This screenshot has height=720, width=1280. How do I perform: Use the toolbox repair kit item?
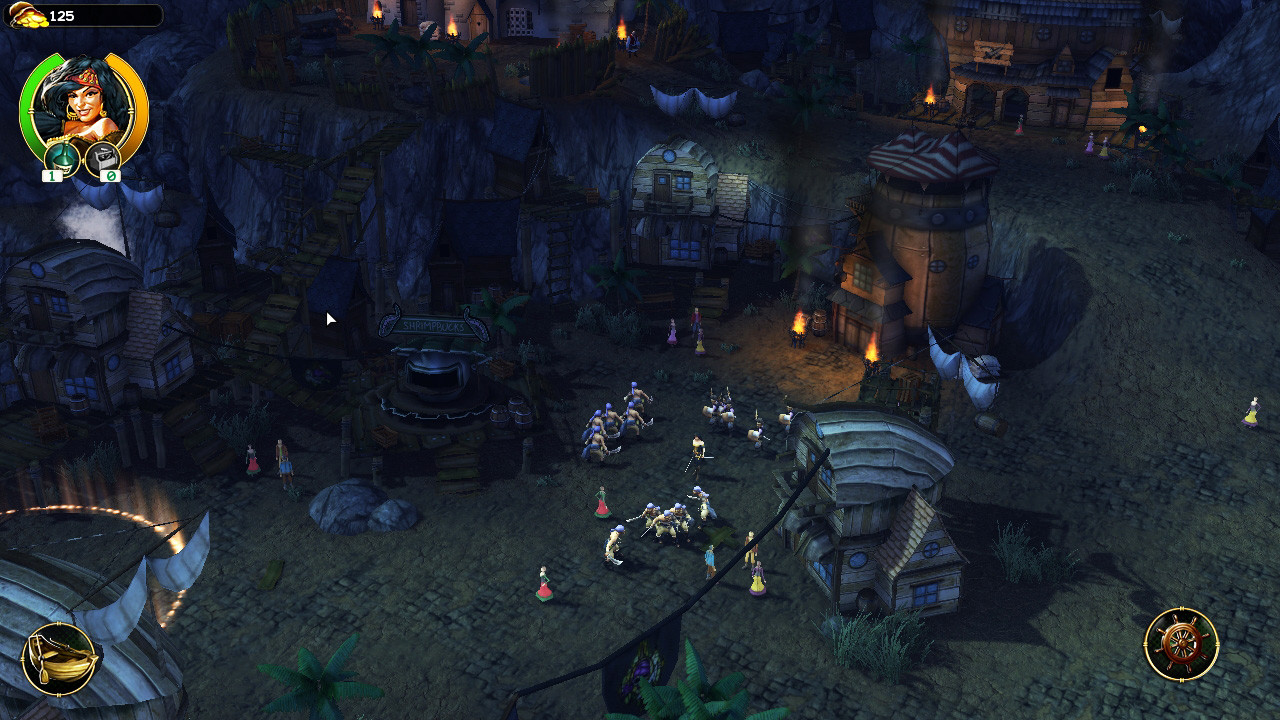click(103, 158)
